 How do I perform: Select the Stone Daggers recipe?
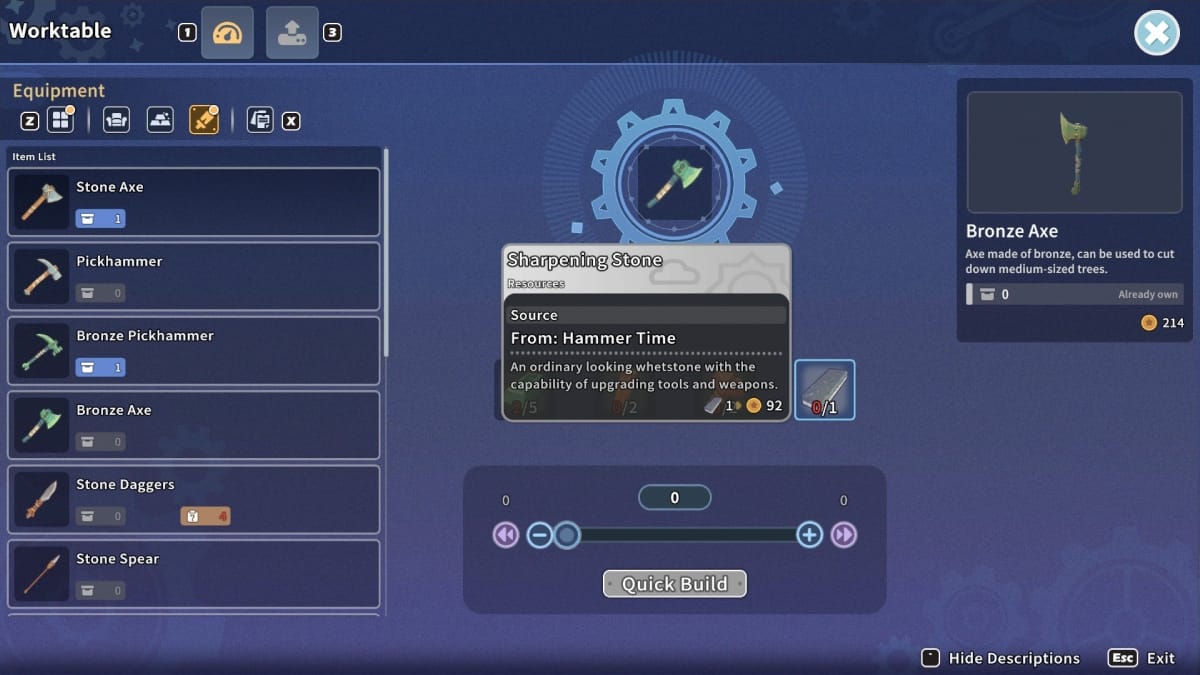194,499
